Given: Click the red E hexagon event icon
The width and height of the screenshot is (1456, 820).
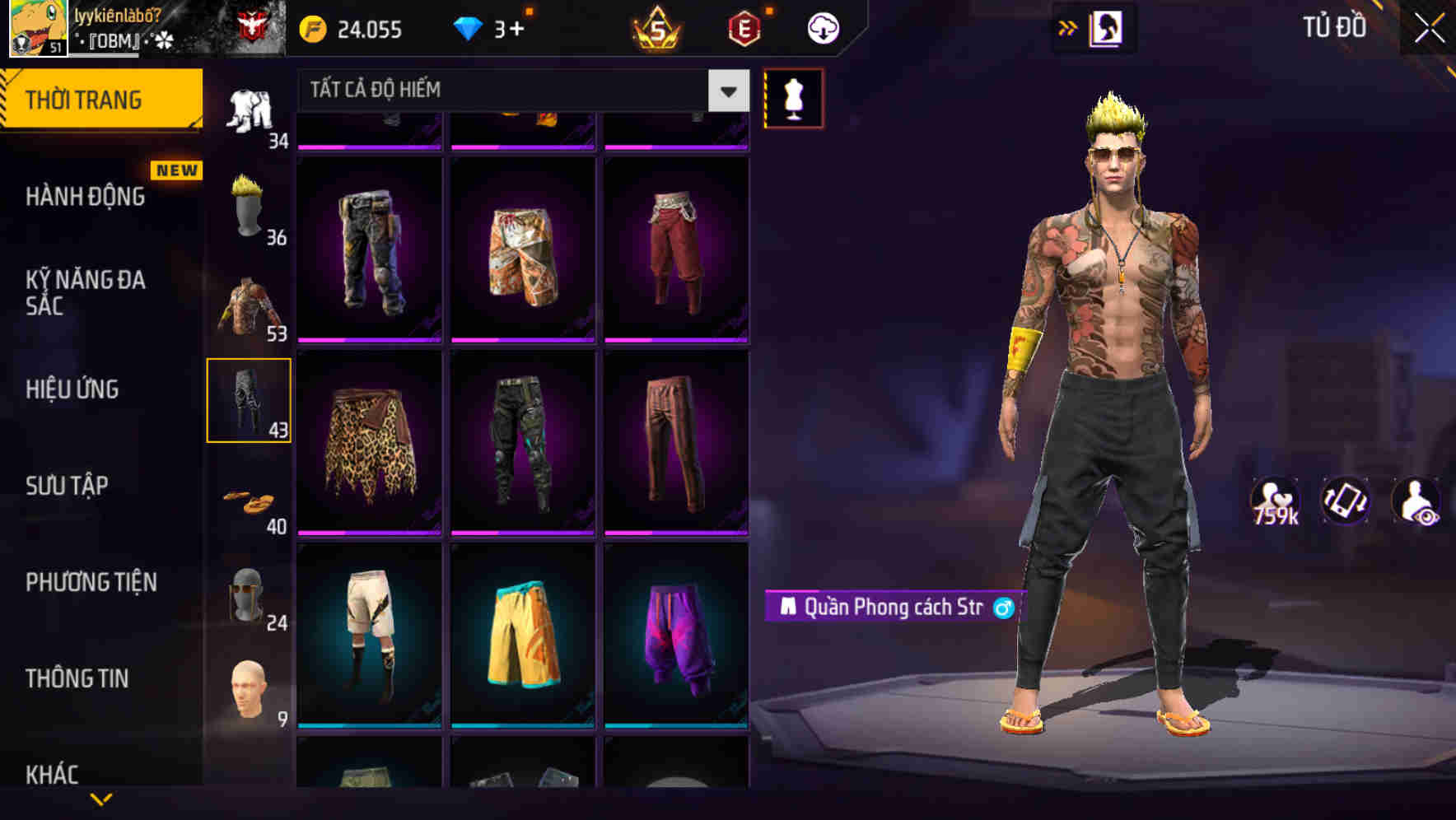Looking at the screenshot, I should click(x=744, y=29).
